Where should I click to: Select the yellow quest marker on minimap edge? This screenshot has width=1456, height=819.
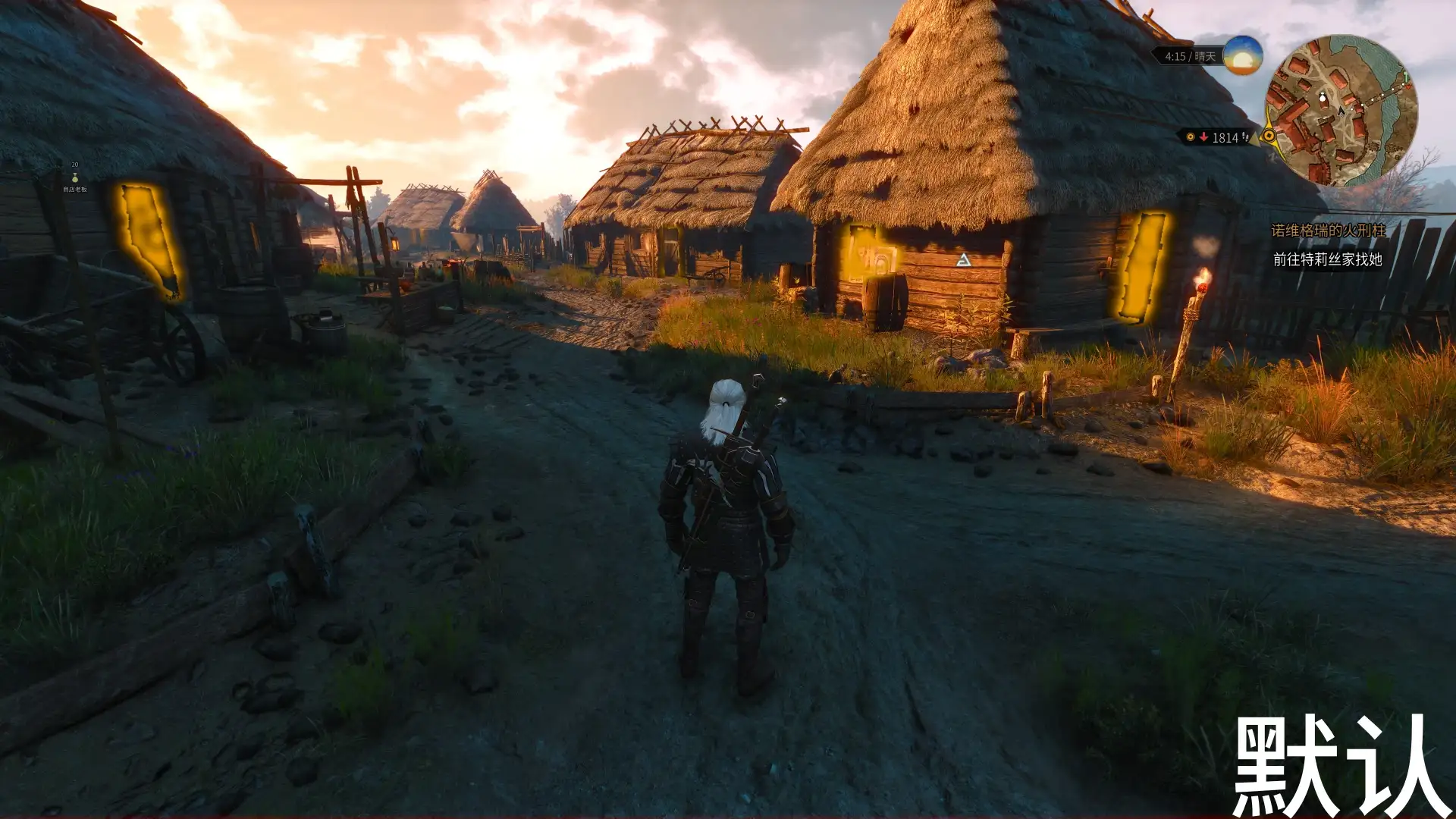[1268, 136]
